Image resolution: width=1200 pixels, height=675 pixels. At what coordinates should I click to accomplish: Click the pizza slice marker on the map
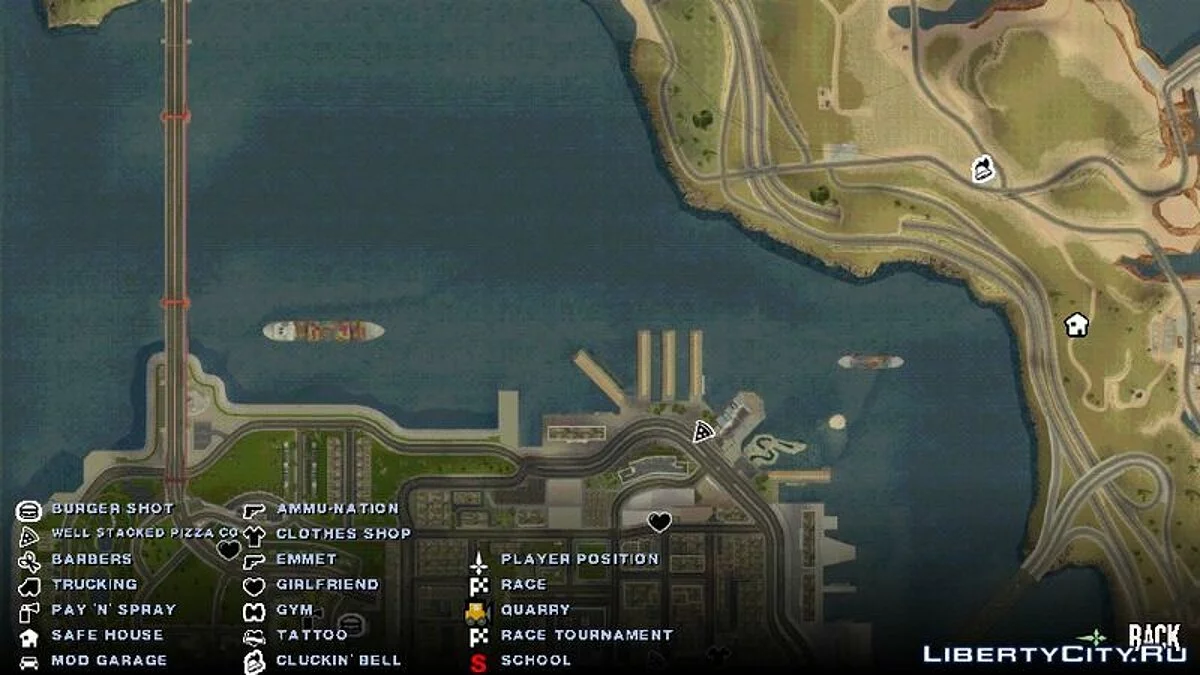(x=704, y=432)
